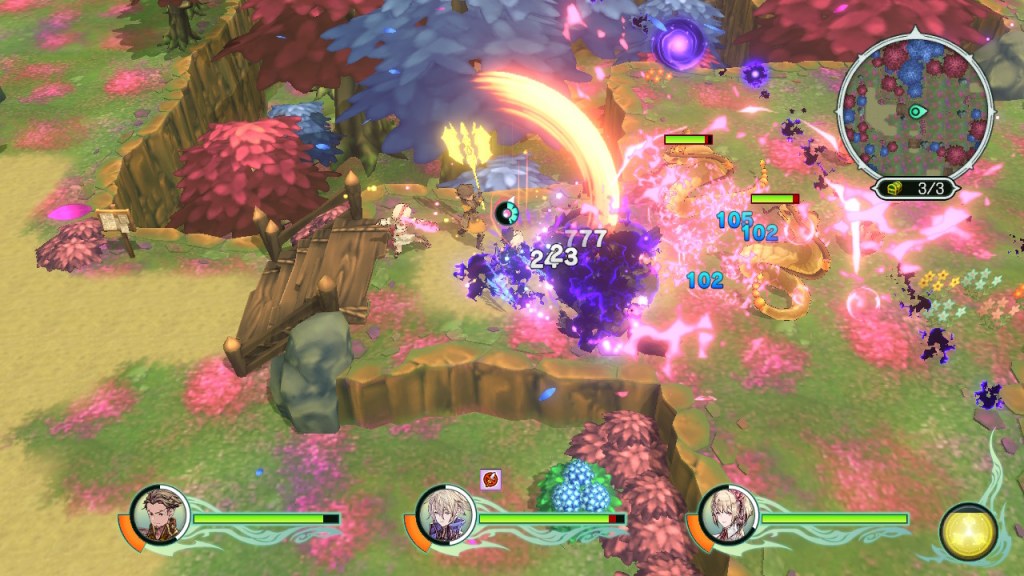
Task: Select the blonde girl party member portrait
Action: 727,516
